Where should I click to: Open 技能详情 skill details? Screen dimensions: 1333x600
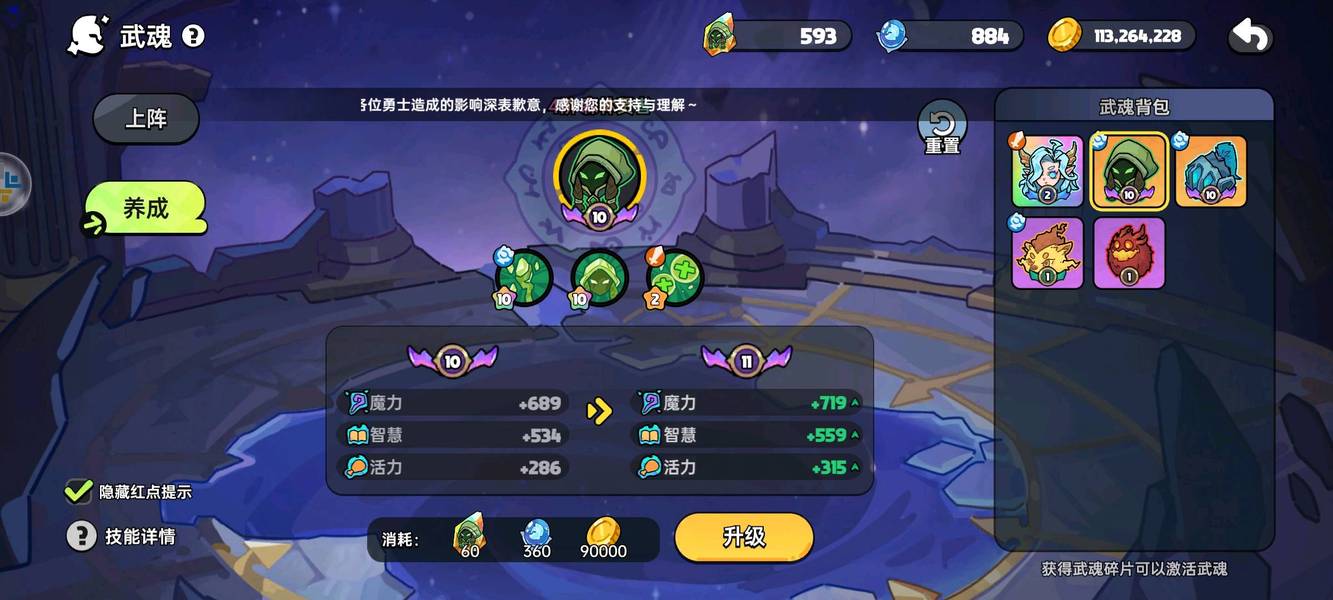[81, 536]
